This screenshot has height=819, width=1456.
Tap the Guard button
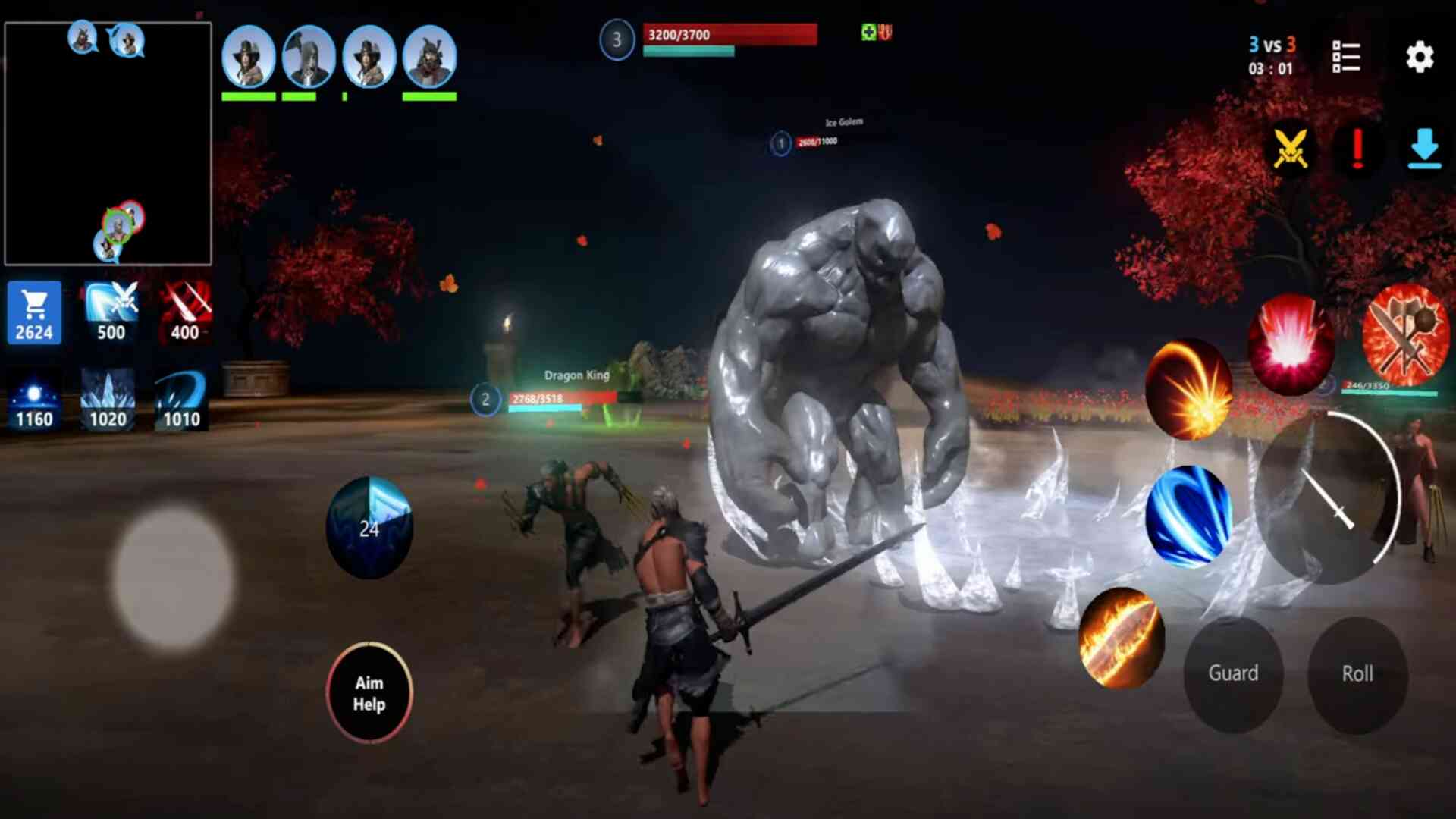pyautogui.click(x=1233, y=674)
